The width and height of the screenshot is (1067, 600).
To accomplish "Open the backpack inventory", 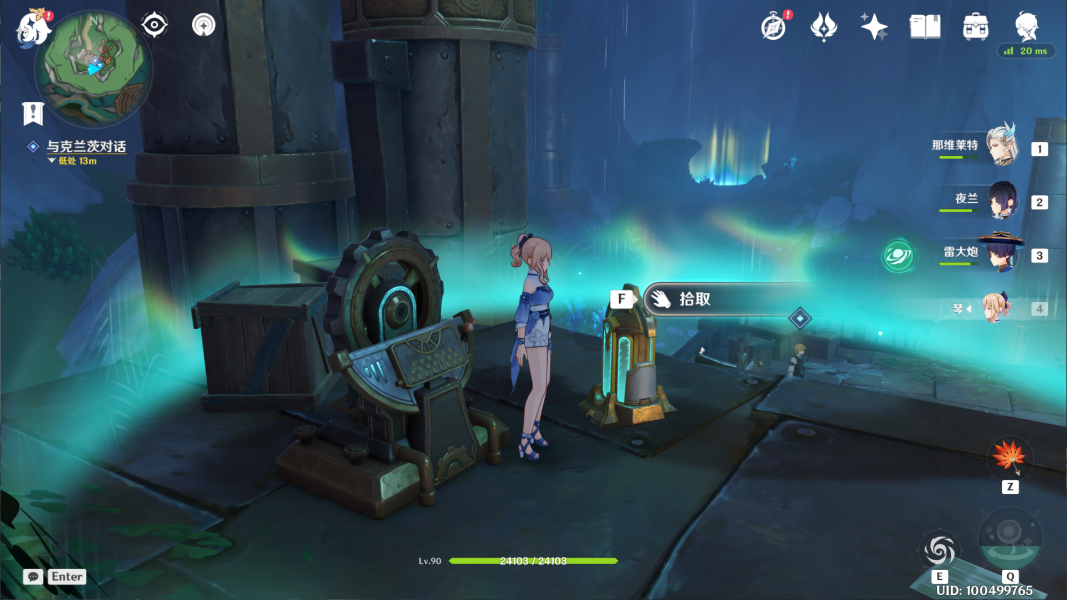I will pyautogui.click(x=976, y=27).
